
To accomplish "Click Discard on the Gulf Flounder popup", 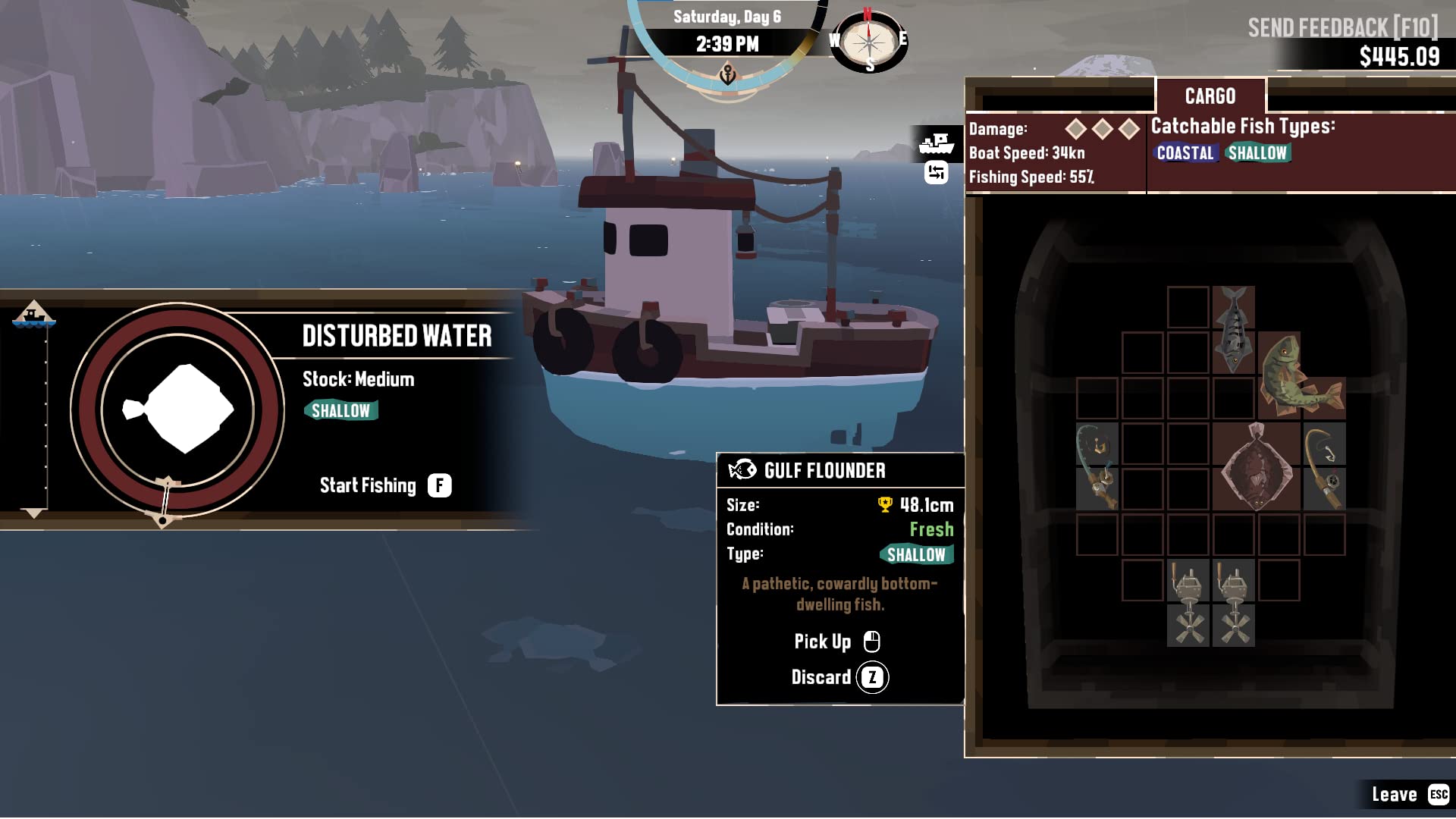I will pyautogui.click(x=838, y=677).
